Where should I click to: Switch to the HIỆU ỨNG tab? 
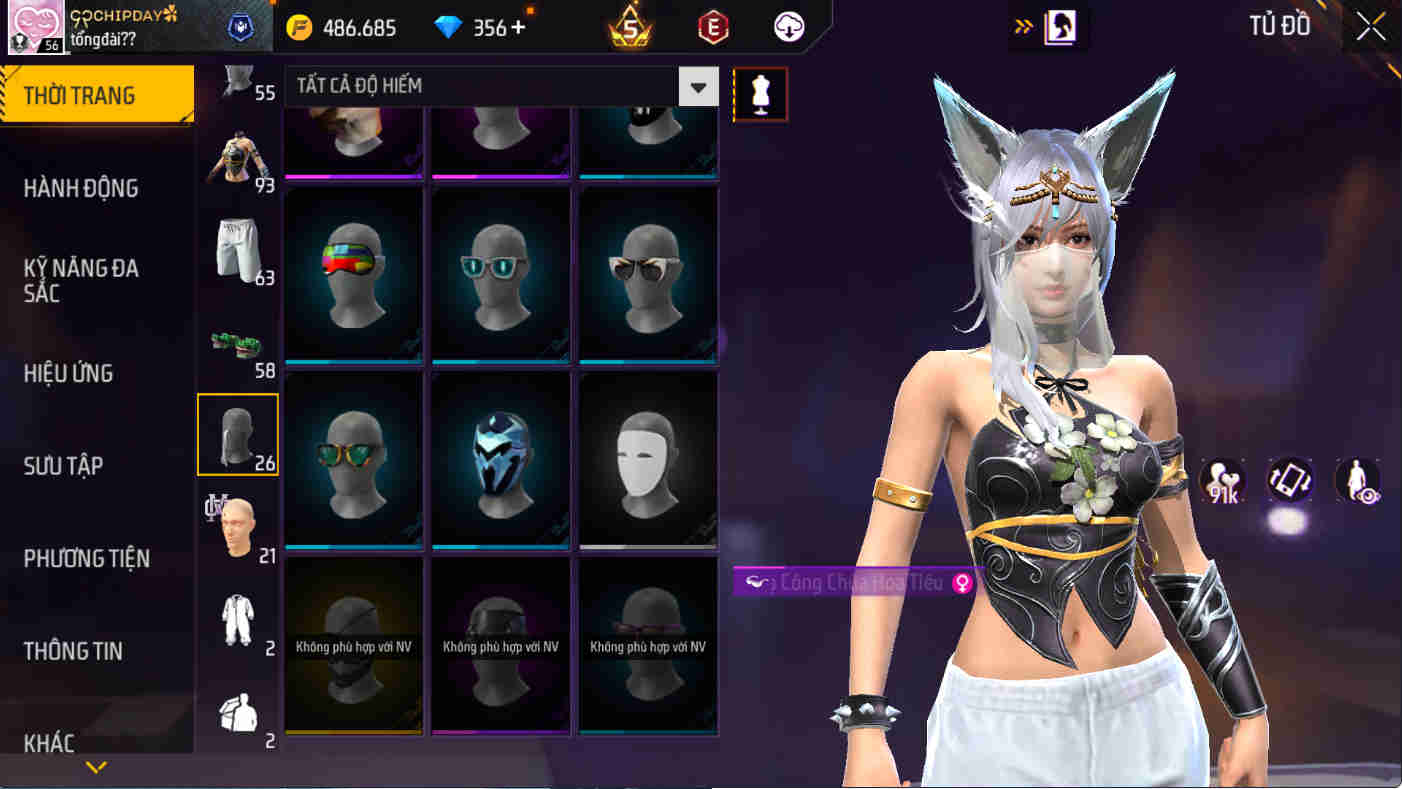click(x=67, y=373)
